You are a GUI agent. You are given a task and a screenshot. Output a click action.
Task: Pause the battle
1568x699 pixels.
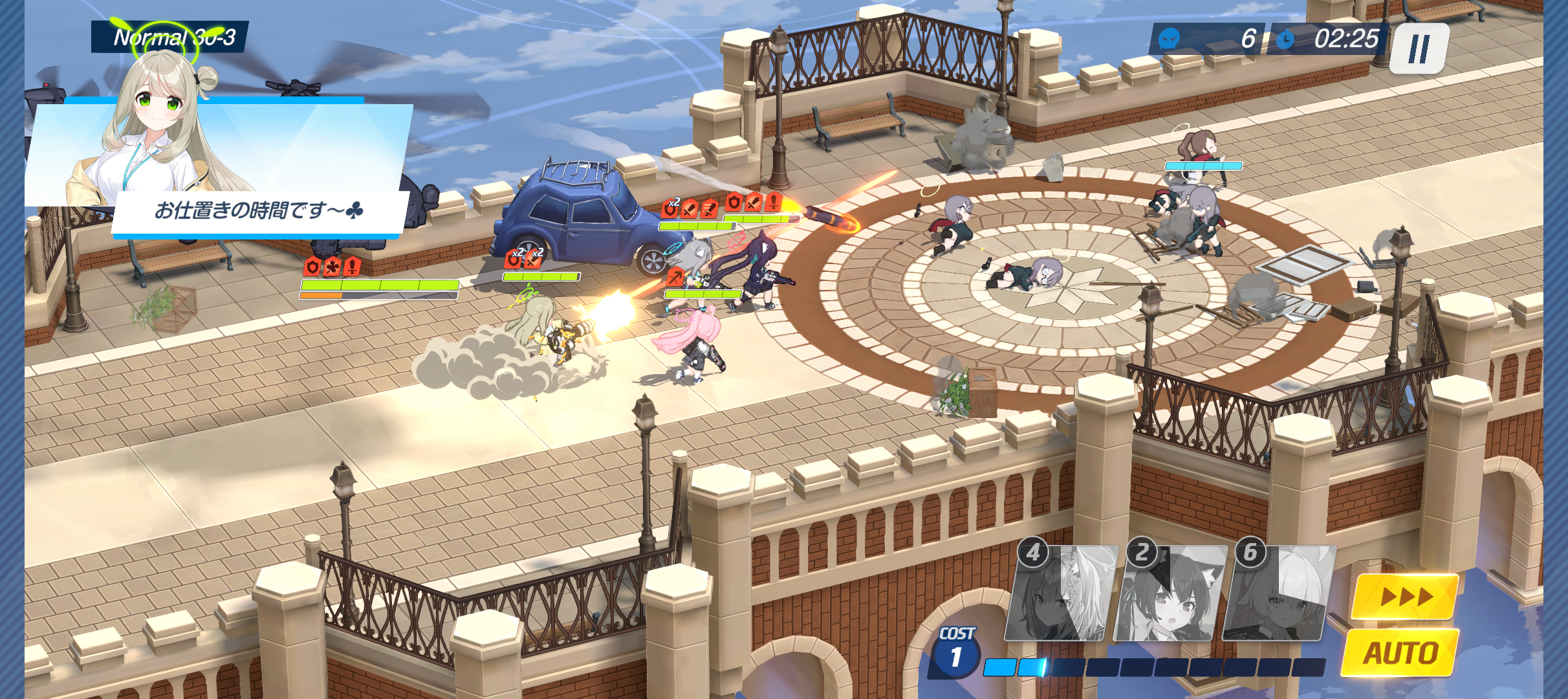pyautogui.click(x=1419, y=49)
